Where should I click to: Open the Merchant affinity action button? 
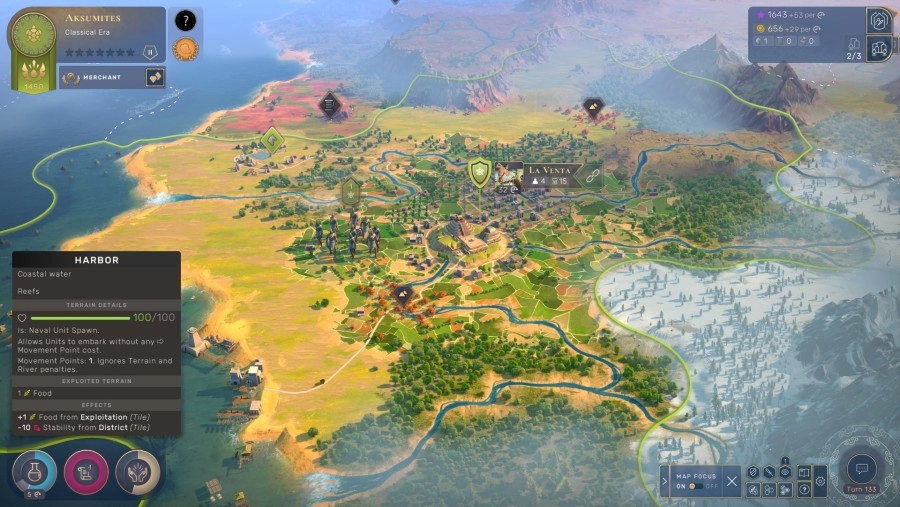(x=155, y=77)
